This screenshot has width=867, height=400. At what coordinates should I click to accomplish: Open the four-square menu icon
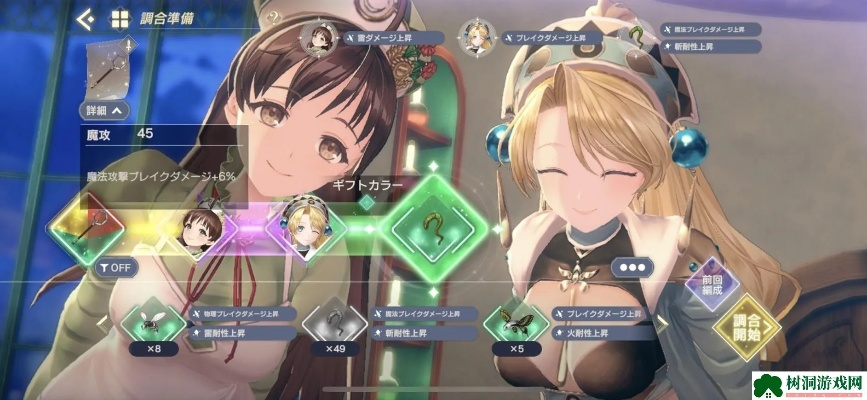[x=119, y=19]
